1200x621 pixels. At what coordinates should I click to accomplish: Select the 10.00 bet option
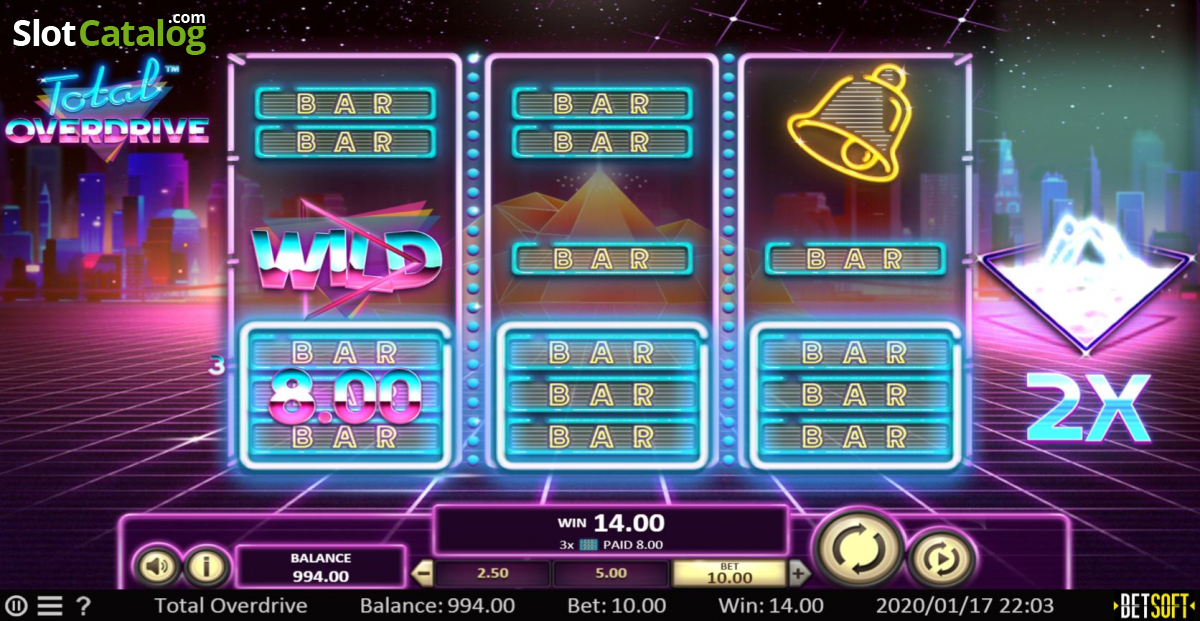(729, 573)
